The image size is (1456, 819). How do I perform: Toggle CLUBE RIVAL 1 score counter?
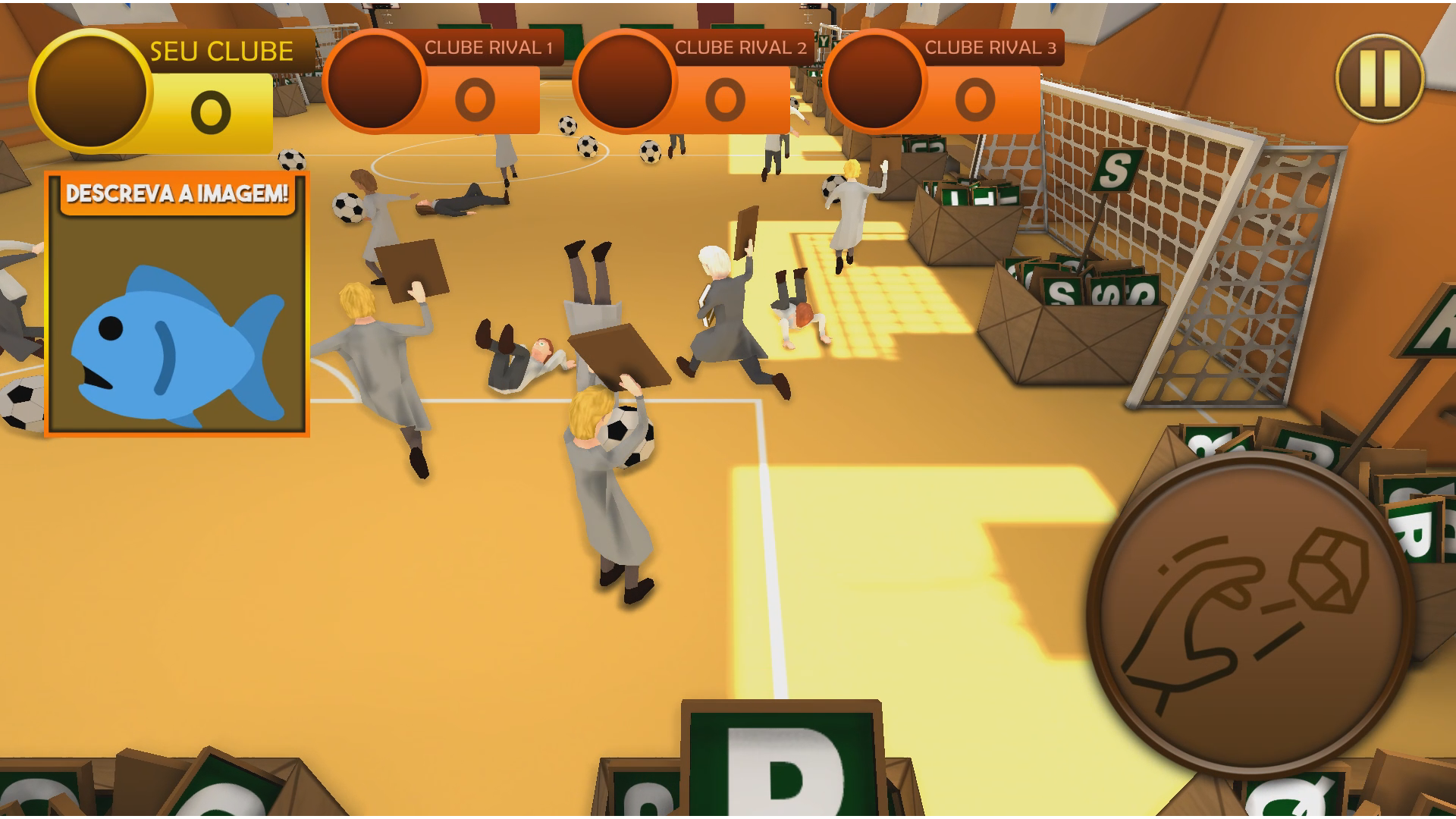coord(476,97)
